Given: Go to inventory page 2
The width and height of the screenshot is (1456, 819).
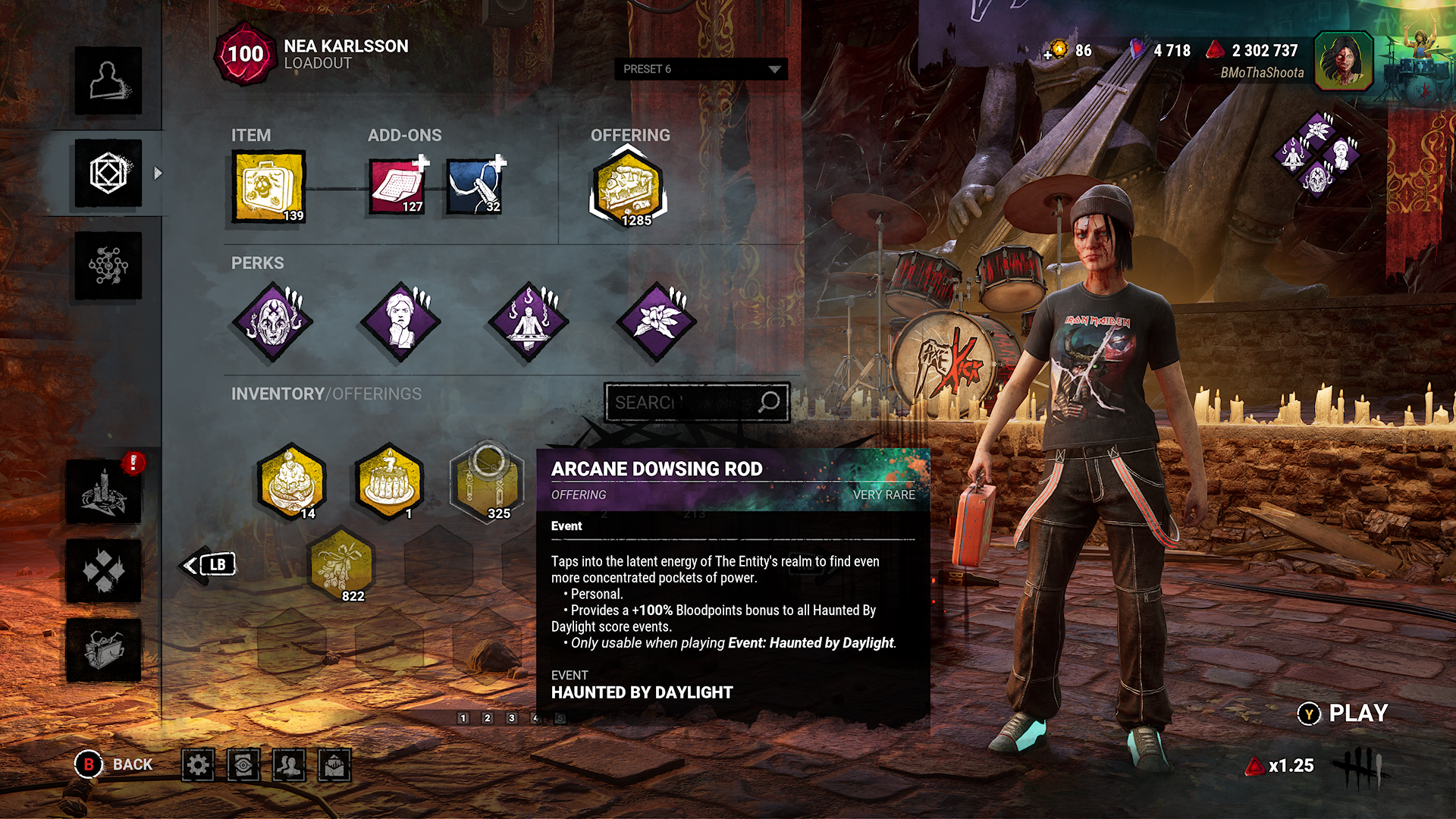Looking at the screenshot, I should tap(488, 718).
